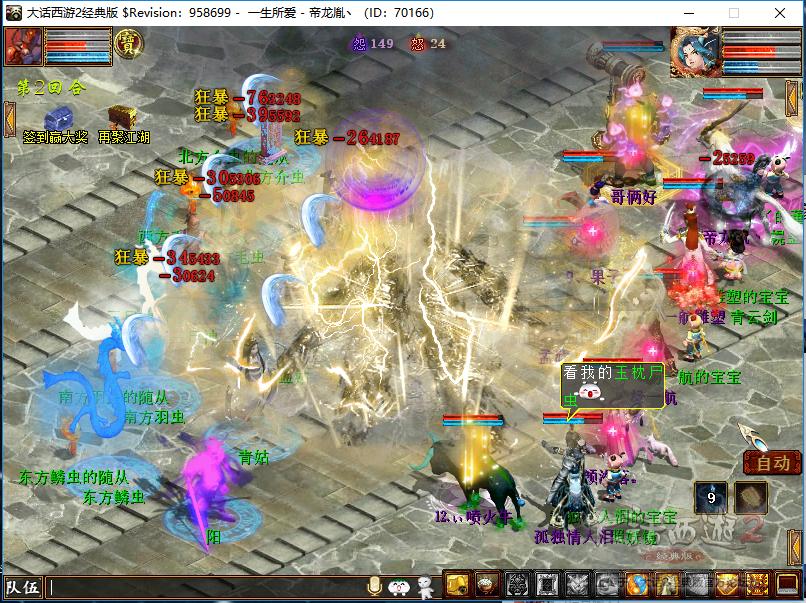Open the scroll icon beside the 9 slot

(x=751, y=496)
